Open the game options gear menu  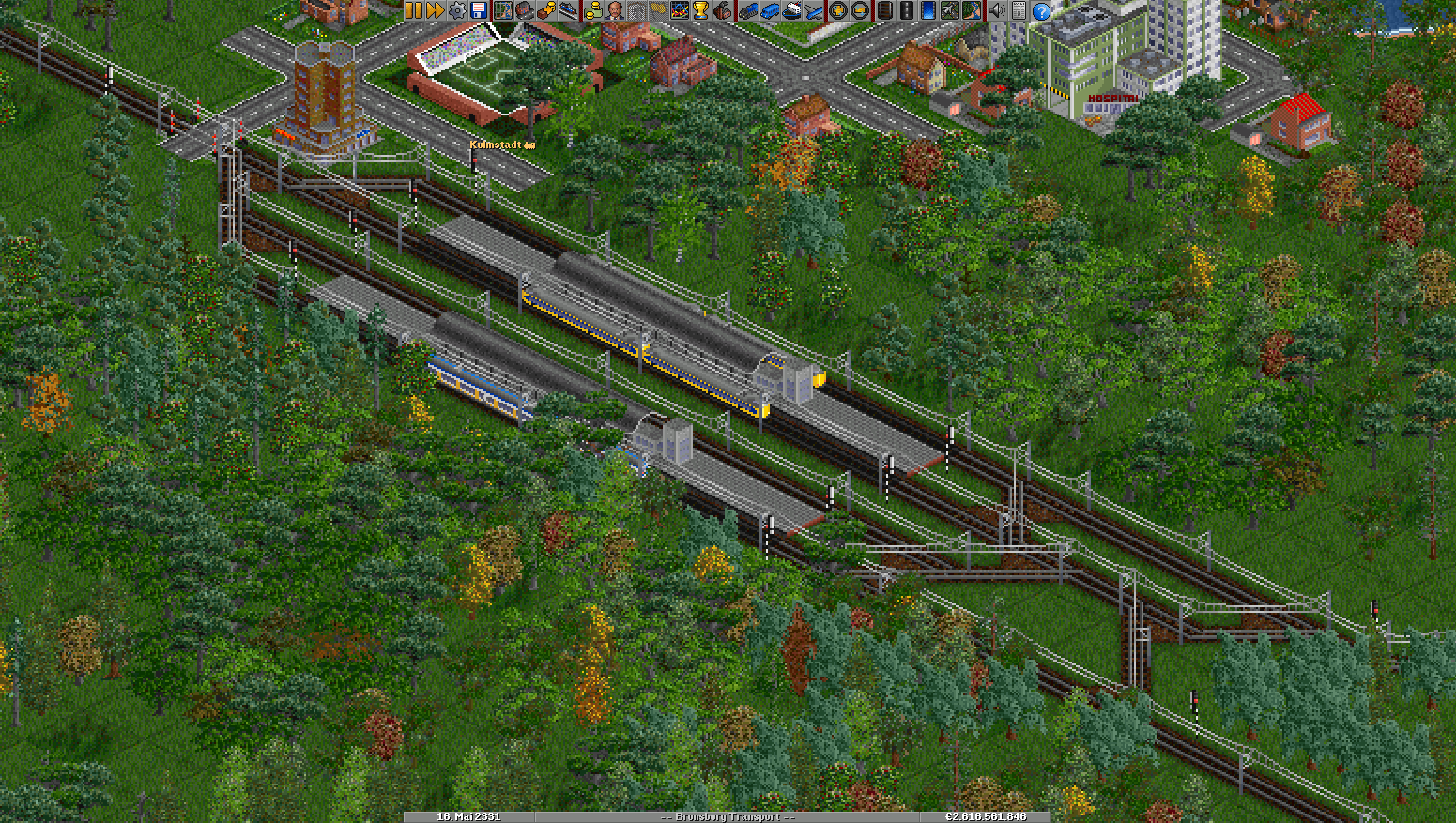457,10
